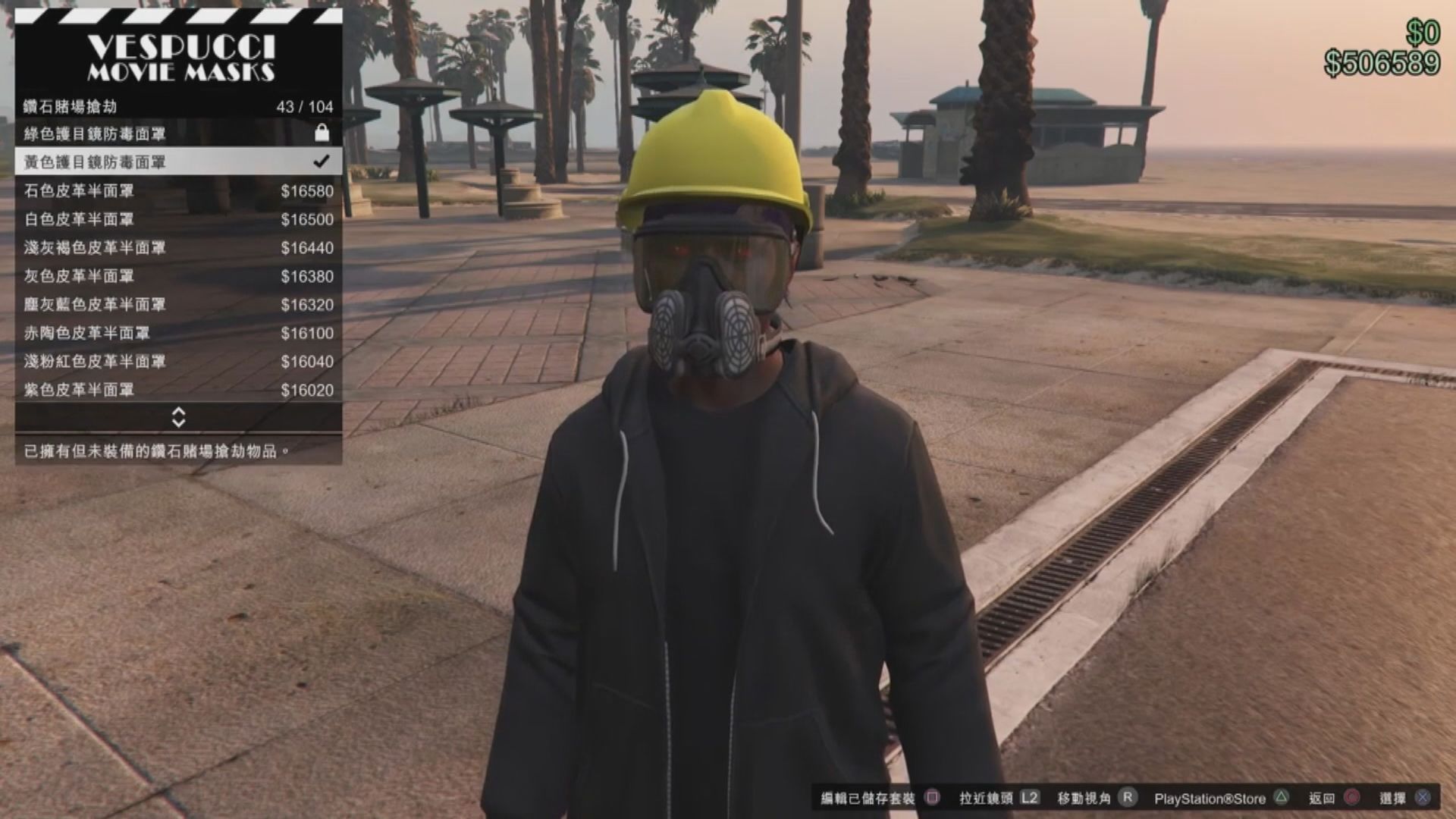Click the lock icon on 綠色護目鏡防毒面罩
This screenshot has height=819, width=1456.
pyautogui.click(x=322, y=133)
